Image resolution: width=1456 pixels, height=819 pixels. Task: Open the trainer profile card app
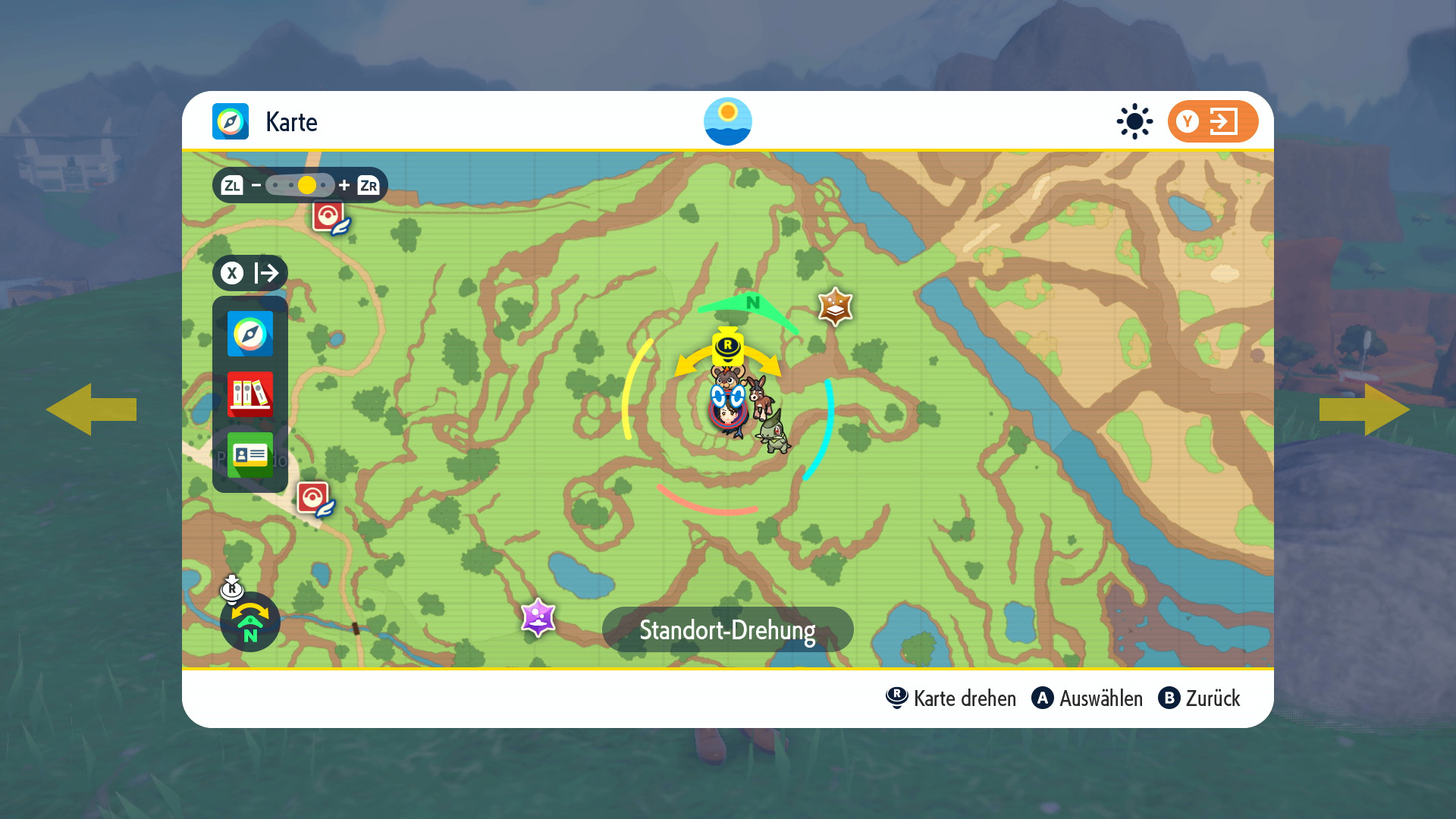tap(249, 454)
